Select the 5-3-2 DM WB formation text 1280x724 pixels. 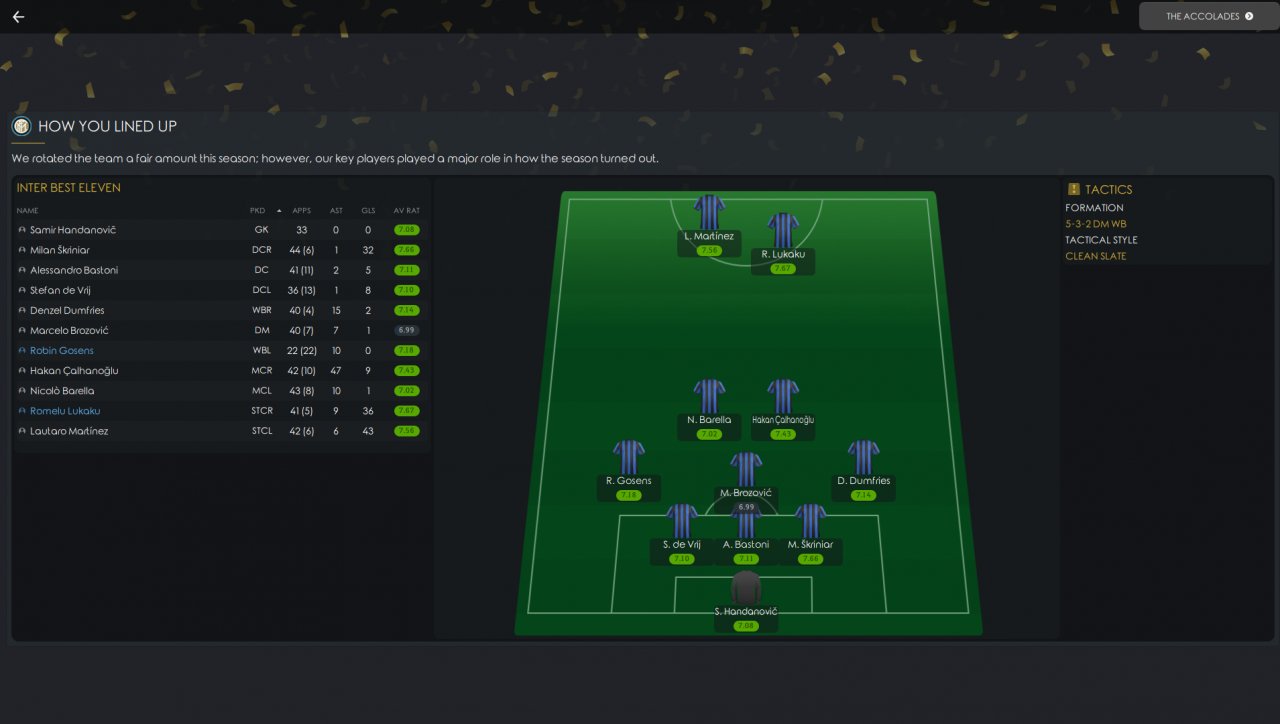[x=1095, y=224]
